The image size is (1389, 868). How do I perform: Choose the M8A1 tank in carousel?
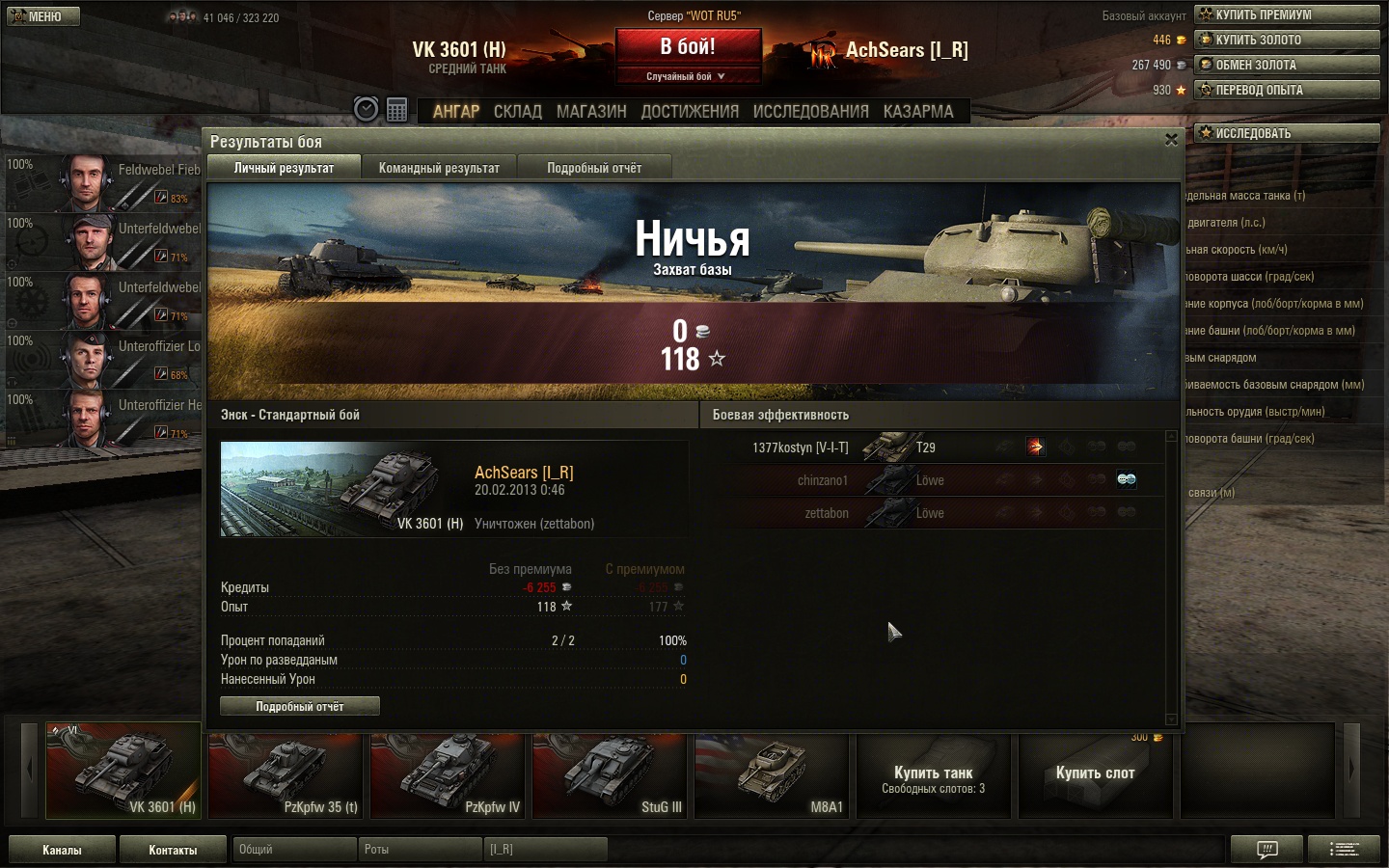(x=772, y=776)
